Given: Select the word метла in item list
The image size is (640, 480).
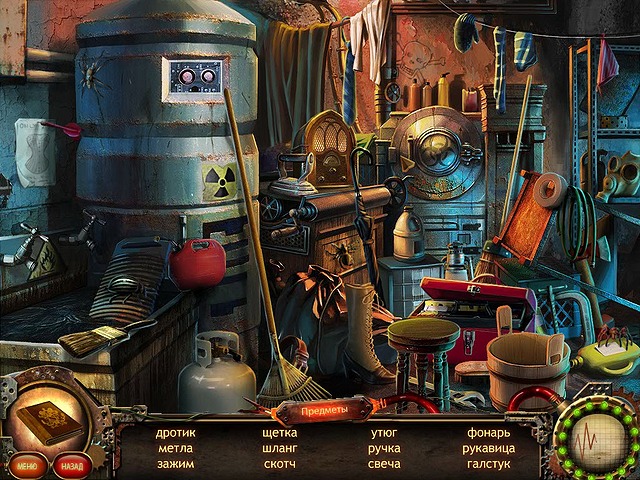Looking at the screenshot, I should [175, 448].
